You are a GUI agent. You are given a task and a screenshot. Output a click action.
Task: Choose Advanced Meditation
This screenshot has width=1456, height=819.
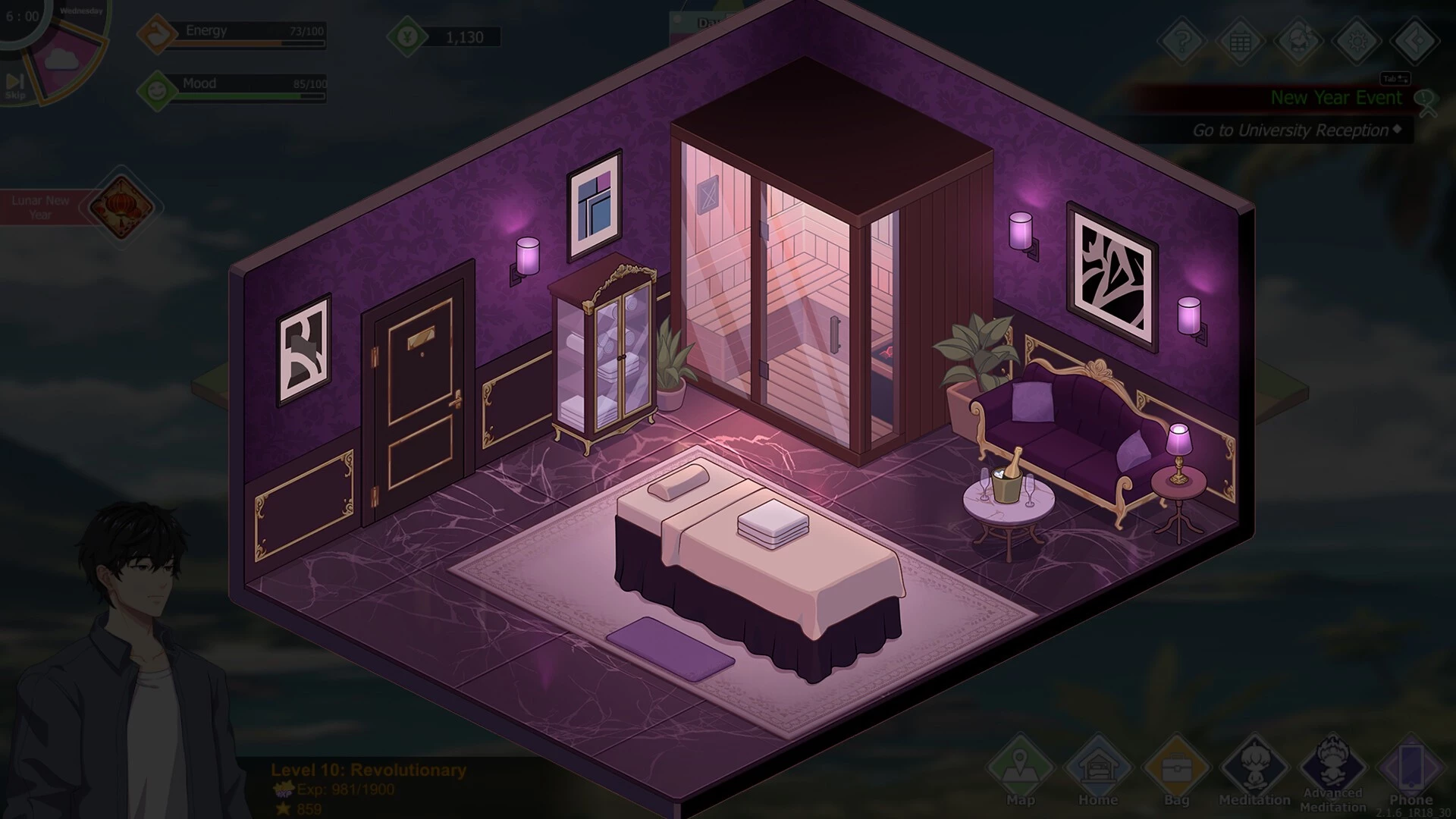coord(1332,767)
